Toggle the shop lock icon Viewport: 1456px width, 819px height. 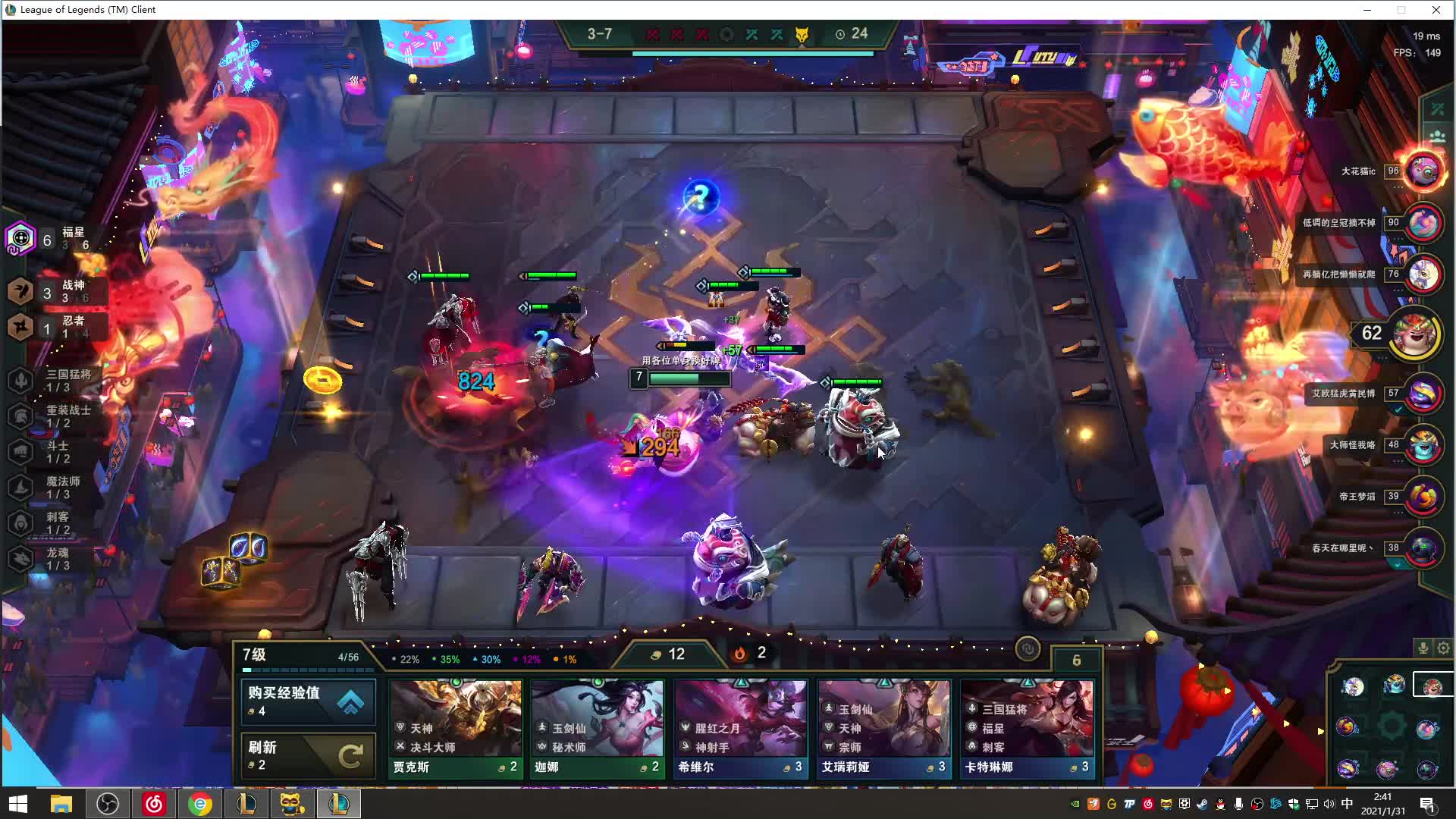1028,649
